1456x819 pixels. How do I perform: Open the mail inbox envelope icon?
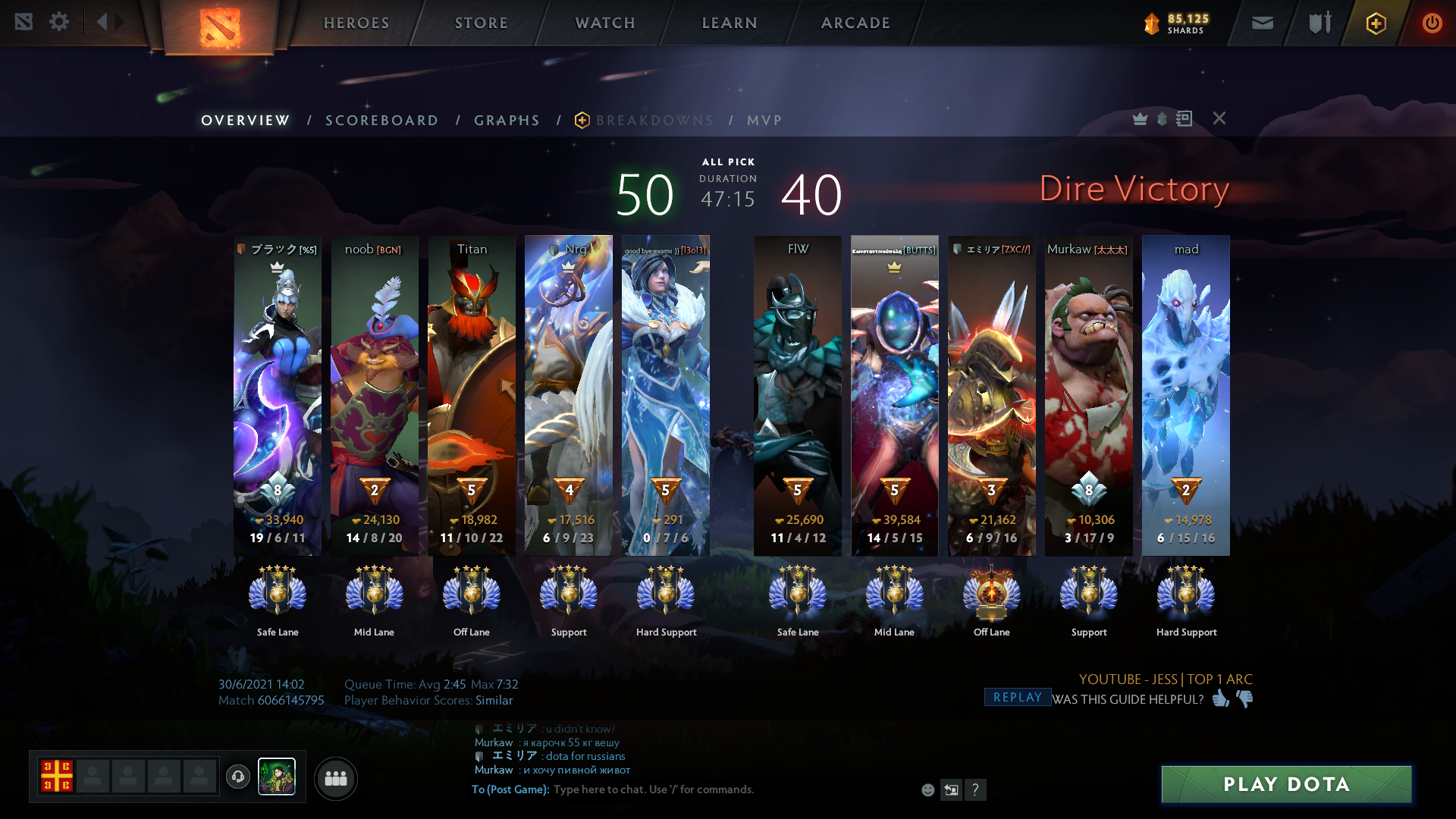click(1262, 23)
